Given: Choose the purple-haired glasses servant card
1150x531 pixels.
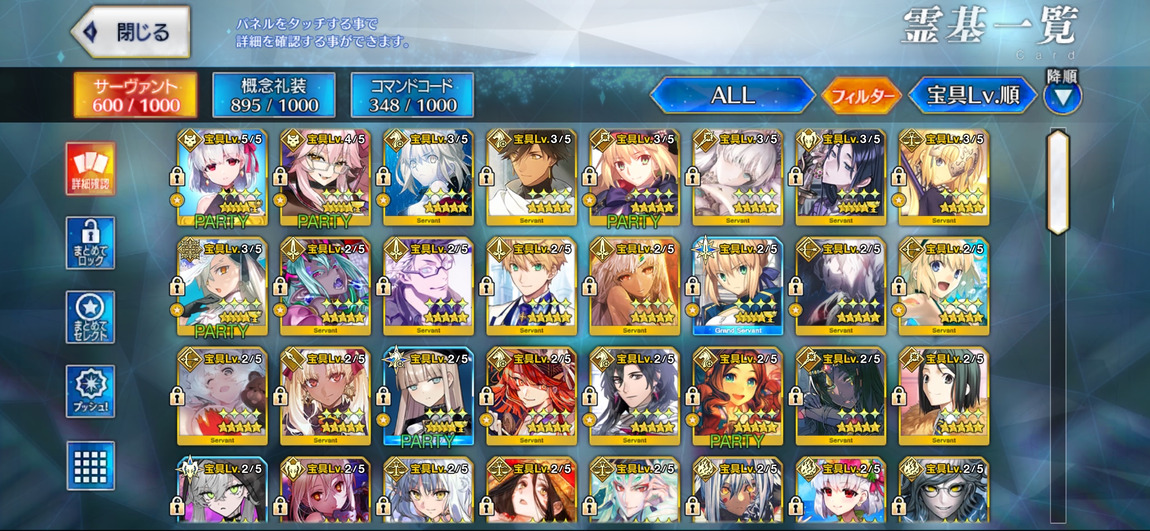Looking at the screenshot, I should coord(427,286).
